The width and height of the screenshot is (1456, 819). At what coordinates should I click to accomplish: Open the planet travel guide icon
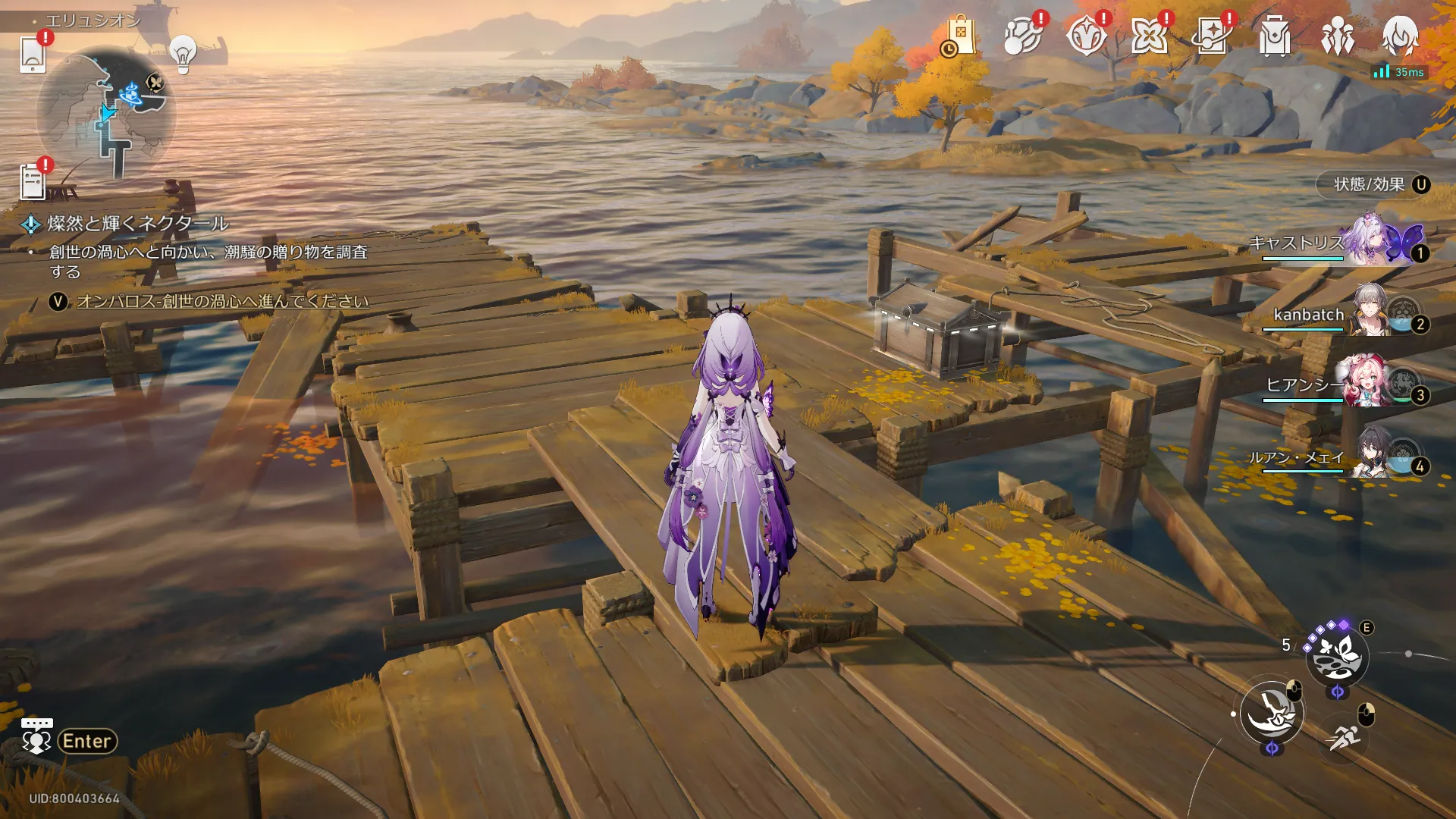(x=1022, y=36)
